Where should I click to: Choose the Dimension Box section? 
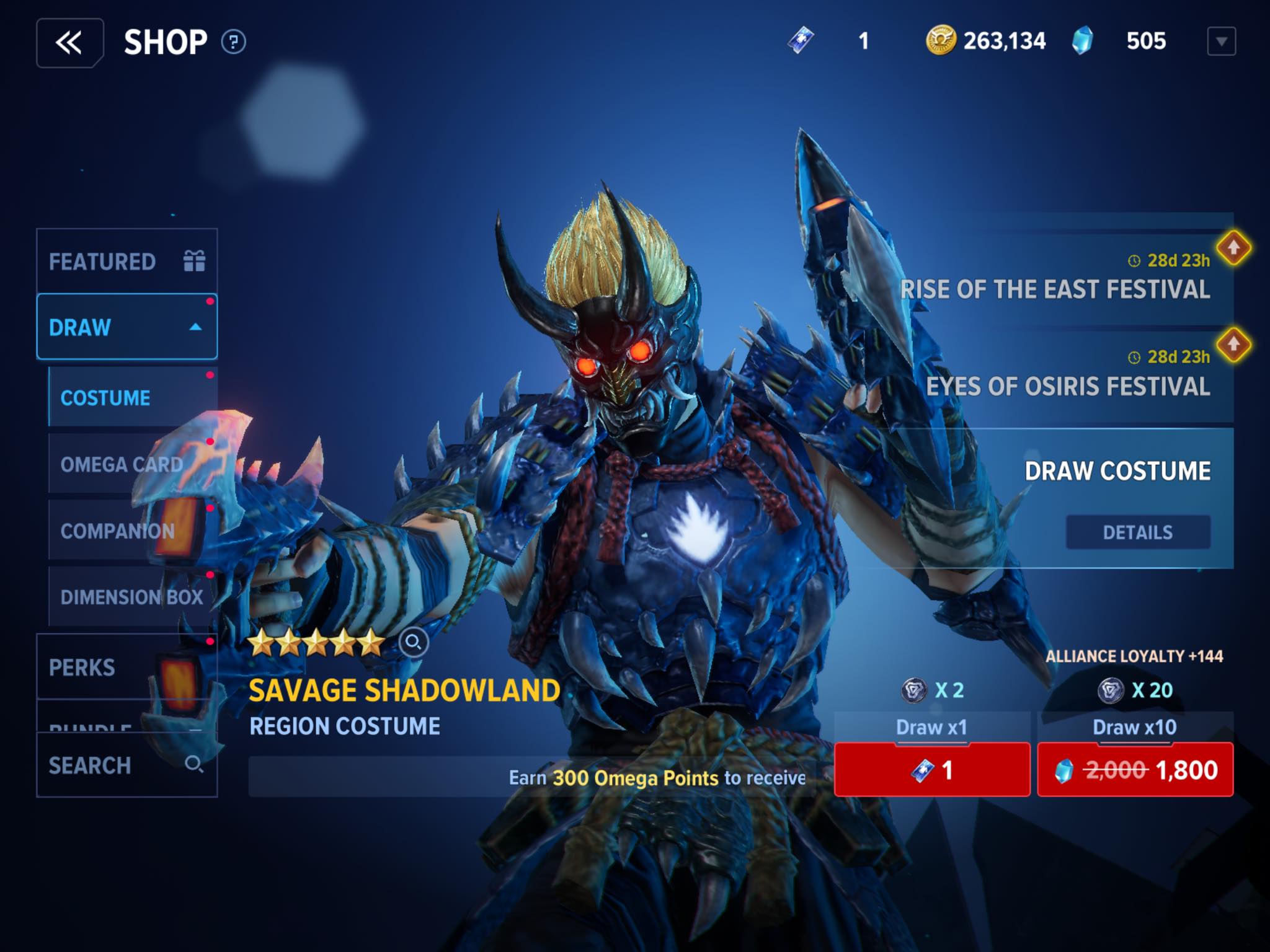(x=132, y=597)
